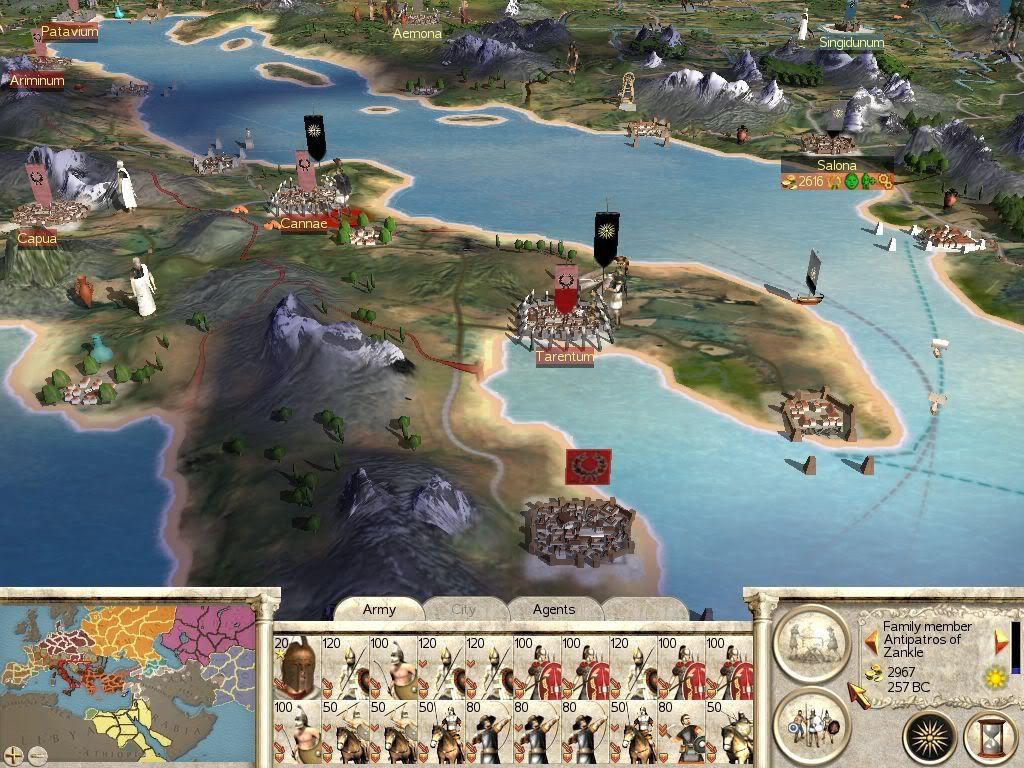Select the general's bodyguard unit card
The width and height of the screenshot is (1024, 768).
pyautogui.click(x=296, y=667)
